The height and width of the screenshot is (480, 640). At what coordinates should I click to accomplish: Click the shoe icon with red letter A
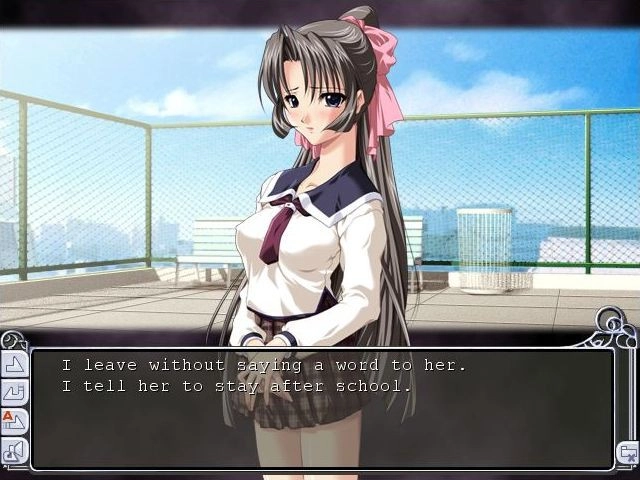pyautogui.click(x=15, y=421)
